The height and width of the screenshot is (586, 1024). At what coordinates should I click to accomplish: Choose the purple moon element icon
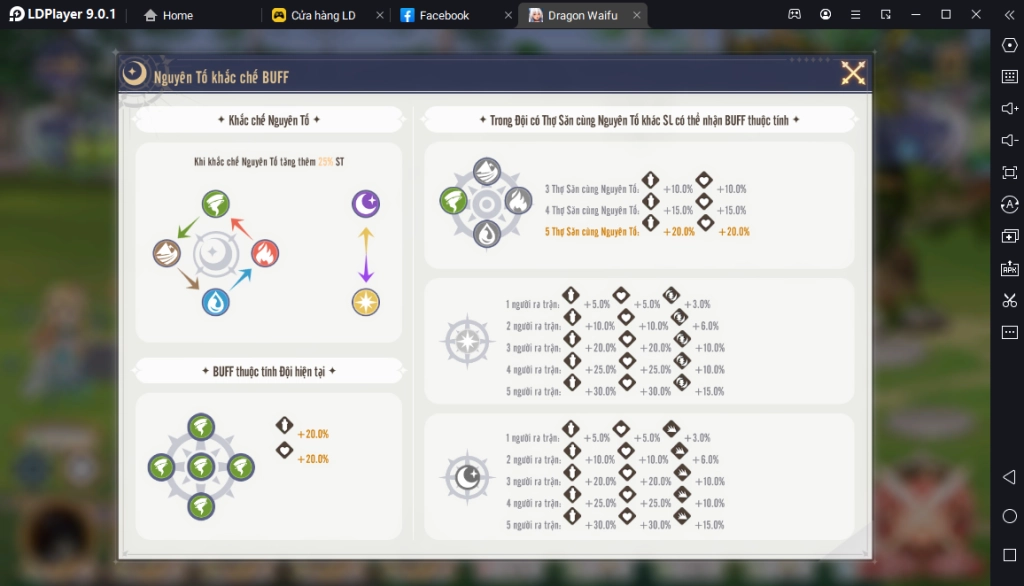tap(365, 205)
